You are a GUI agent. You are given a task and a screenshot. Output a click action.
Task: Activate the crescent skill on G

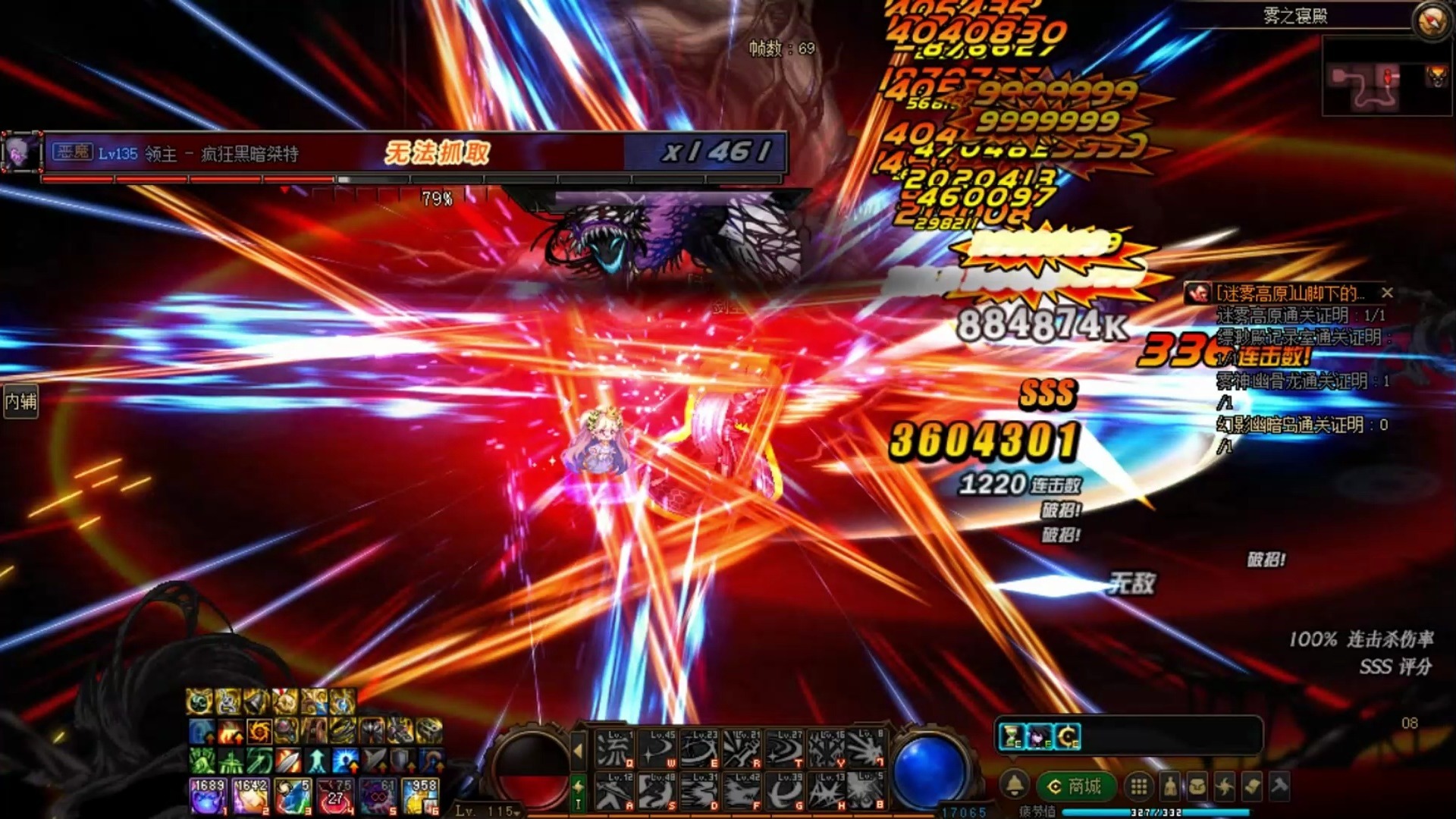pyautogui.click(x=783, y=791)
